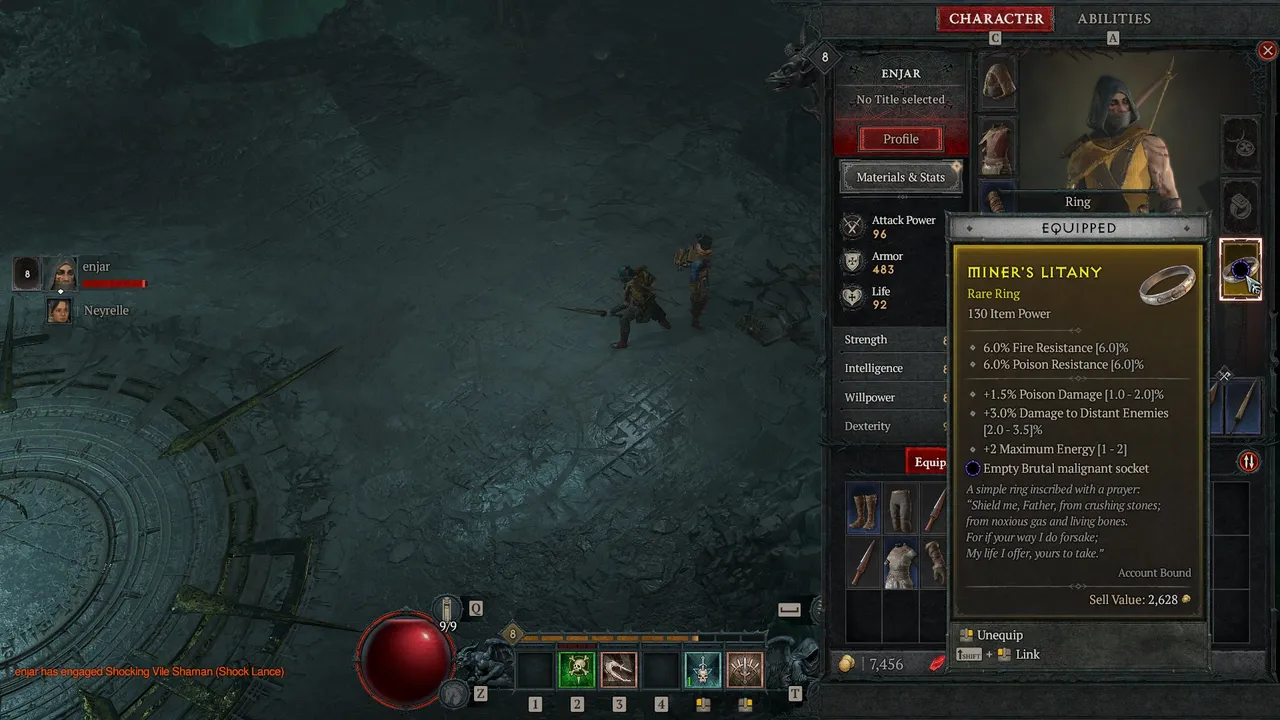Select the empty upper ring slot
The height and width of the screenshot is (720, 1280).
point(1241,206)
